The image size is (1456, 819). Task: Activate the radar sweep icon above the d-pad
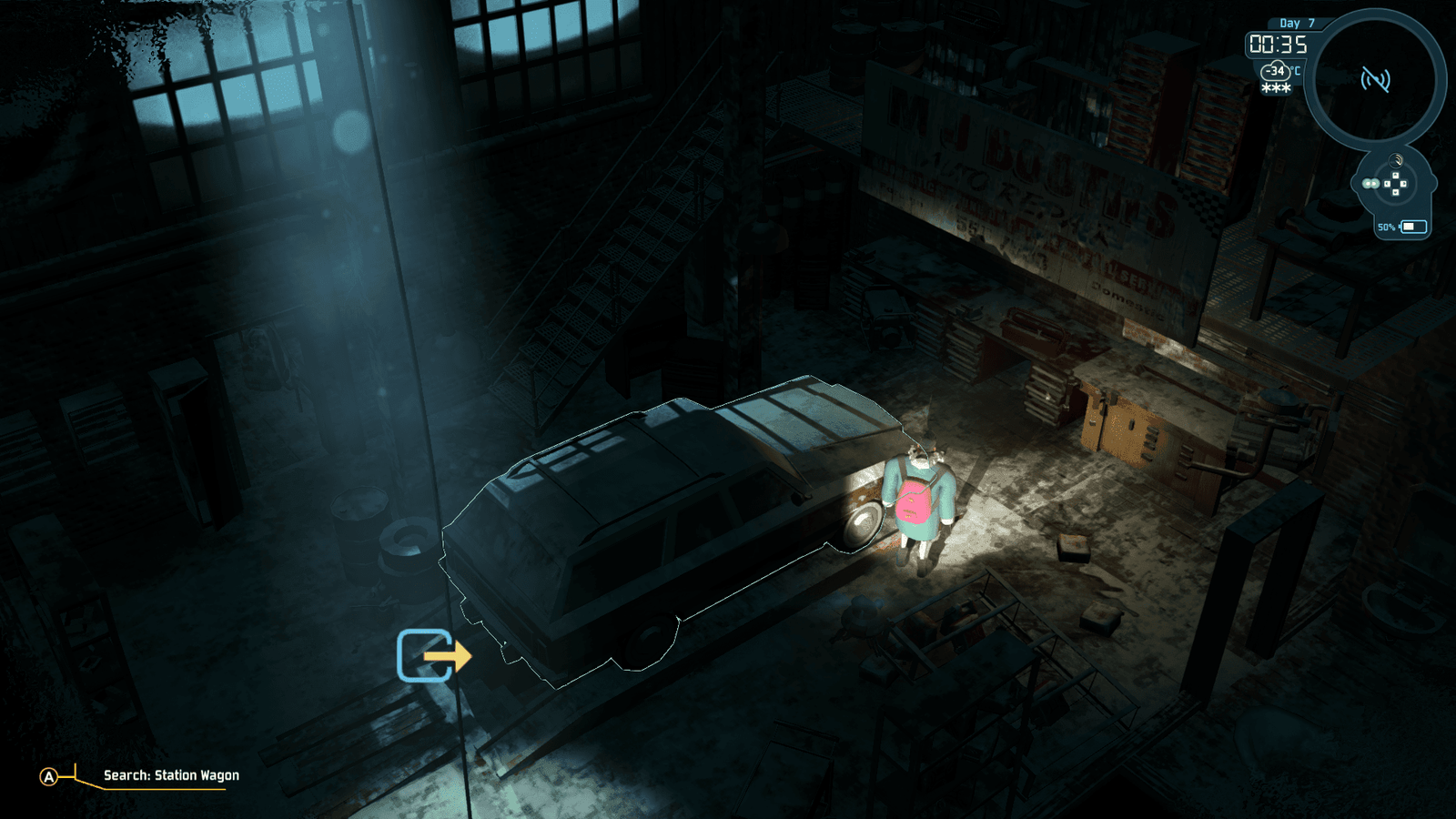pyautogui.click(x=1397, y=161)
